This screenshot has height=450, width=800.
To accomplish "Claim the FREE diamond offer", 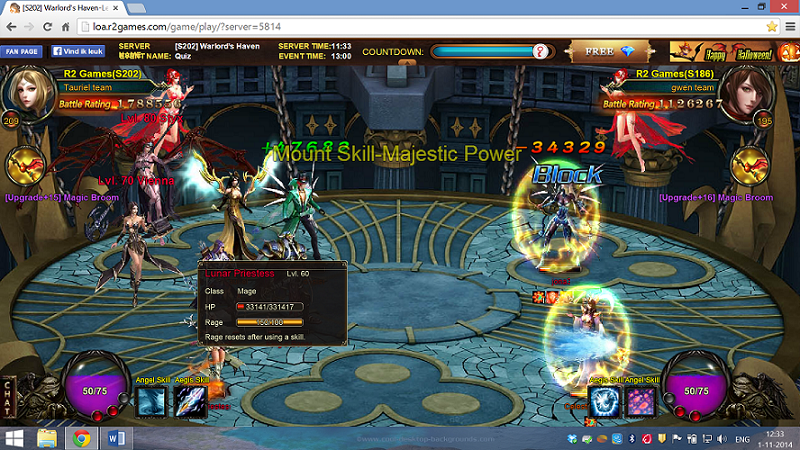I will (609, 51).
